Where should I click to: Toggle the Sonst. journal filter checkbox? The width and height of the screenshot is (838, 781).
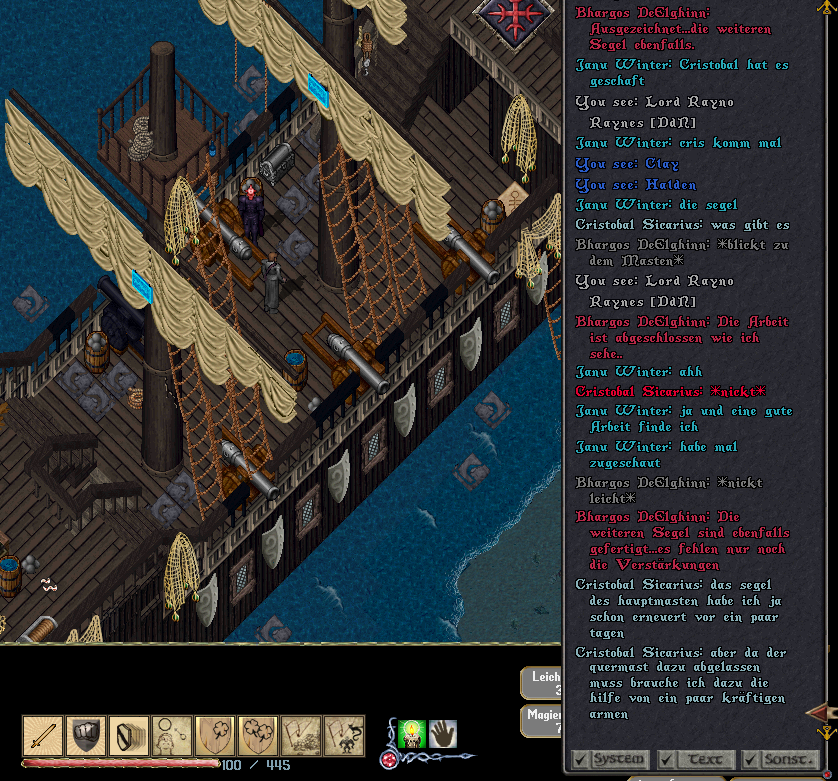[x=750, y=760]
